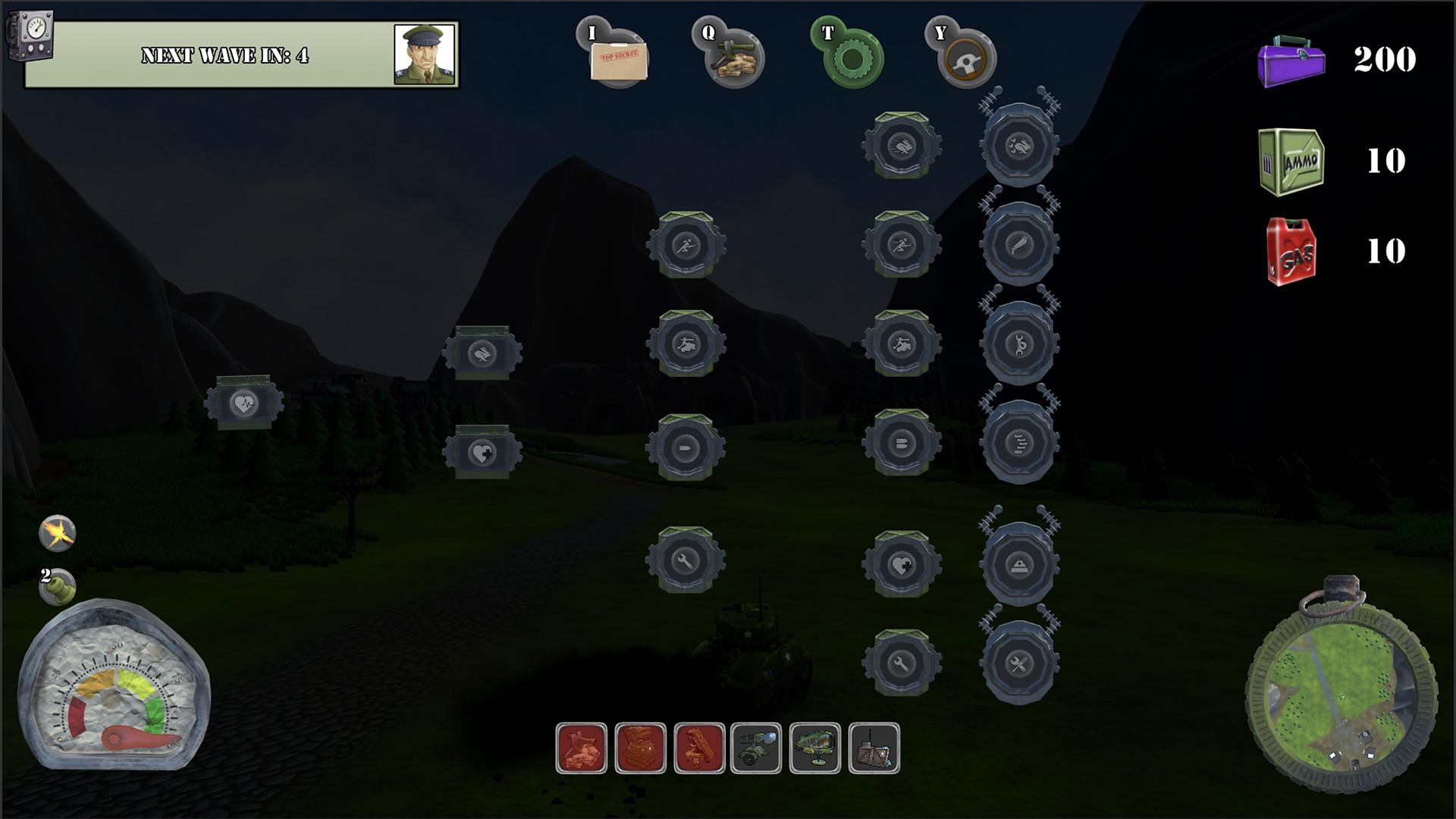Click the commander portrait
This screenshot has width=1456, height=819.
point(425,55)
